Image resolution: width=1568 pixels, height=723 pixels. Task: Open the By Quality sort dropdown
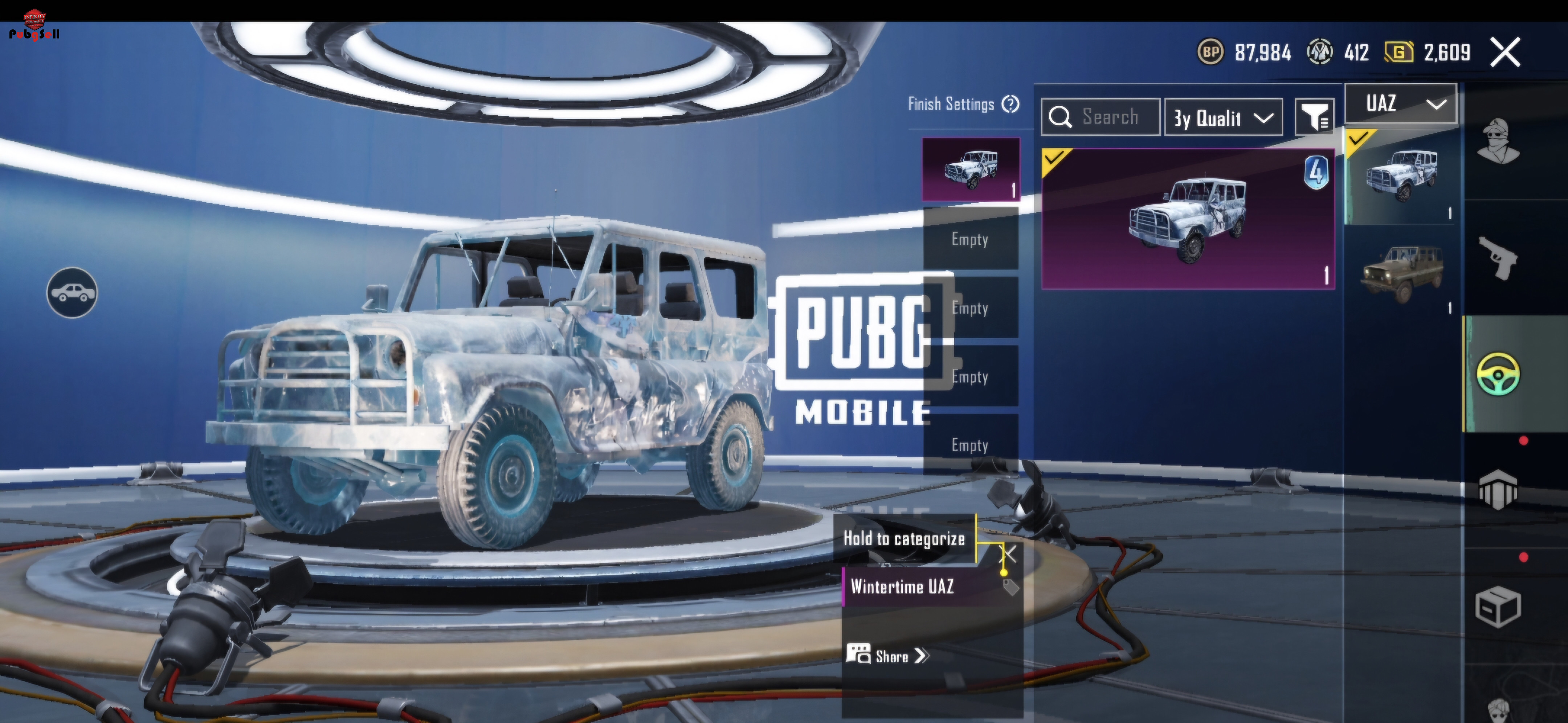(x=1223, y=118)
